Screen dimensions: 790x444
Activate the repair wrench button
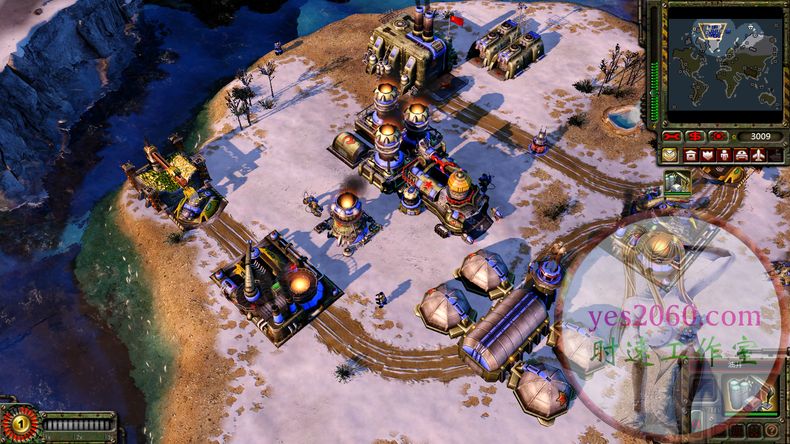pyautogui.click(x=672, y=136)
